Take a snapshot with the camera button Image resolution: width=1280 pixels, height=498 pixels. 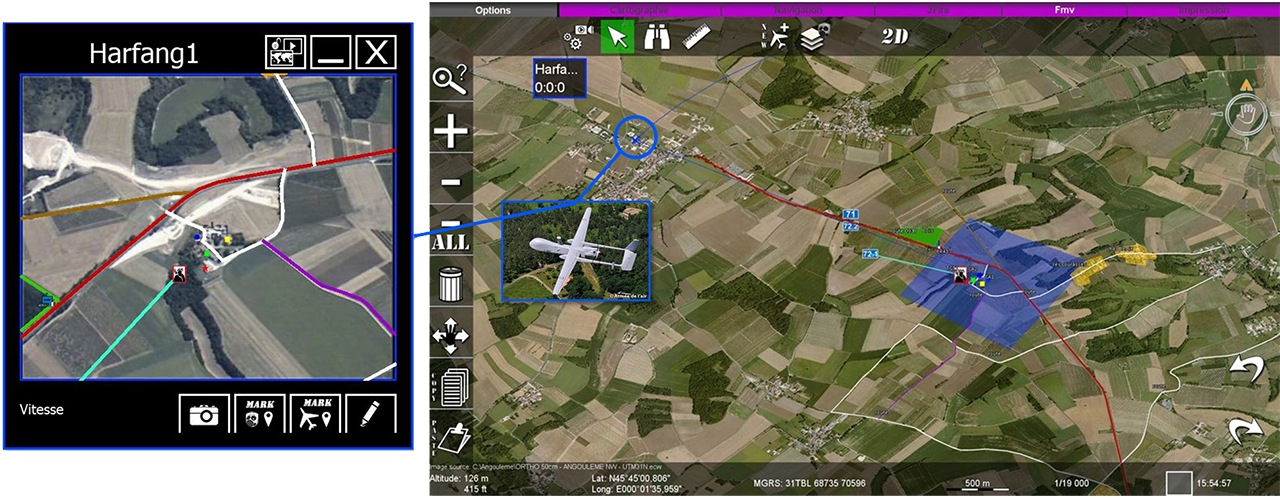(204, 414)
